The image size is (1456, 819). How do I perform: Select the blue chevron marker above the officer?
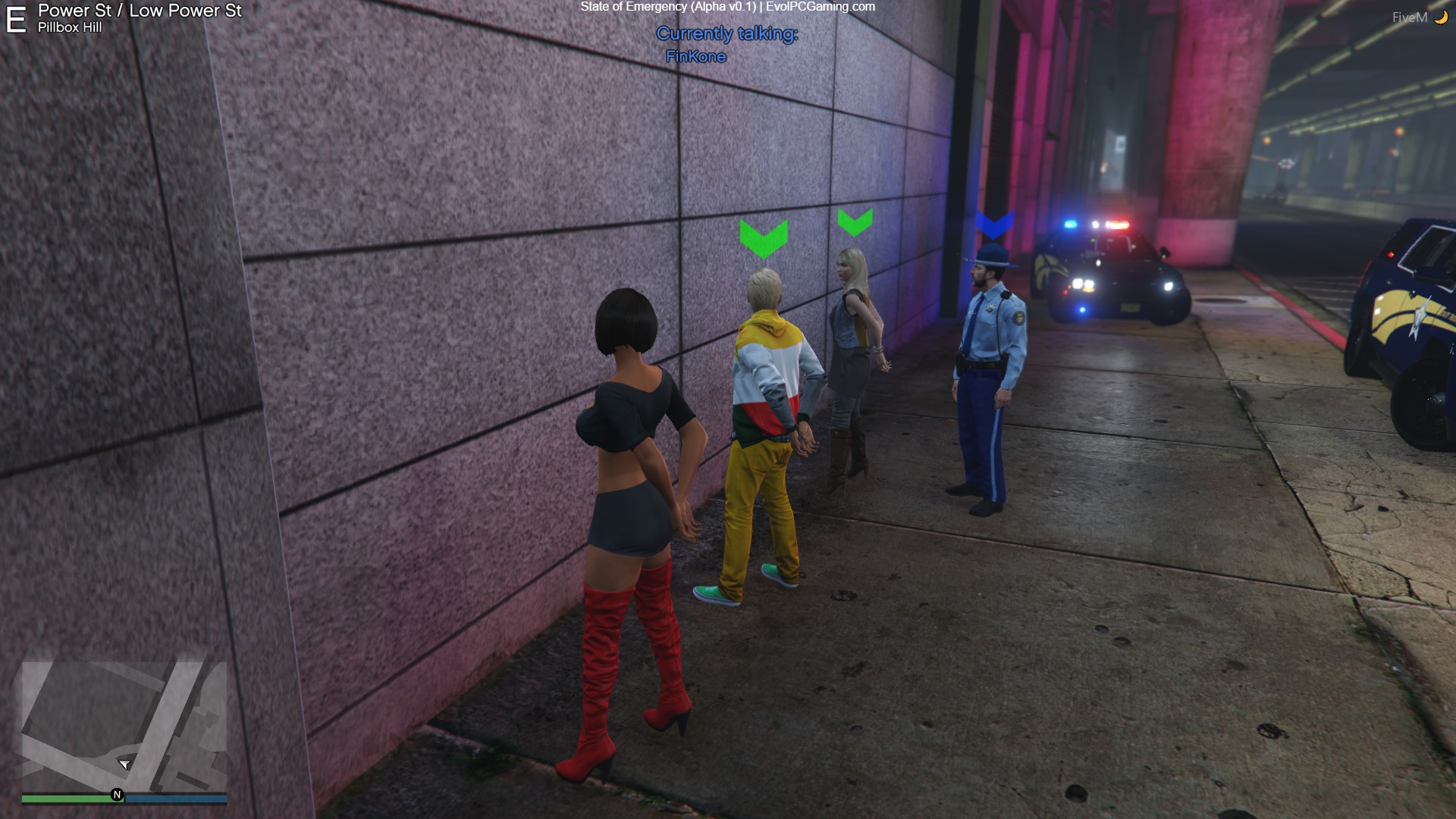pyautogui.click(x=993, y=224)
